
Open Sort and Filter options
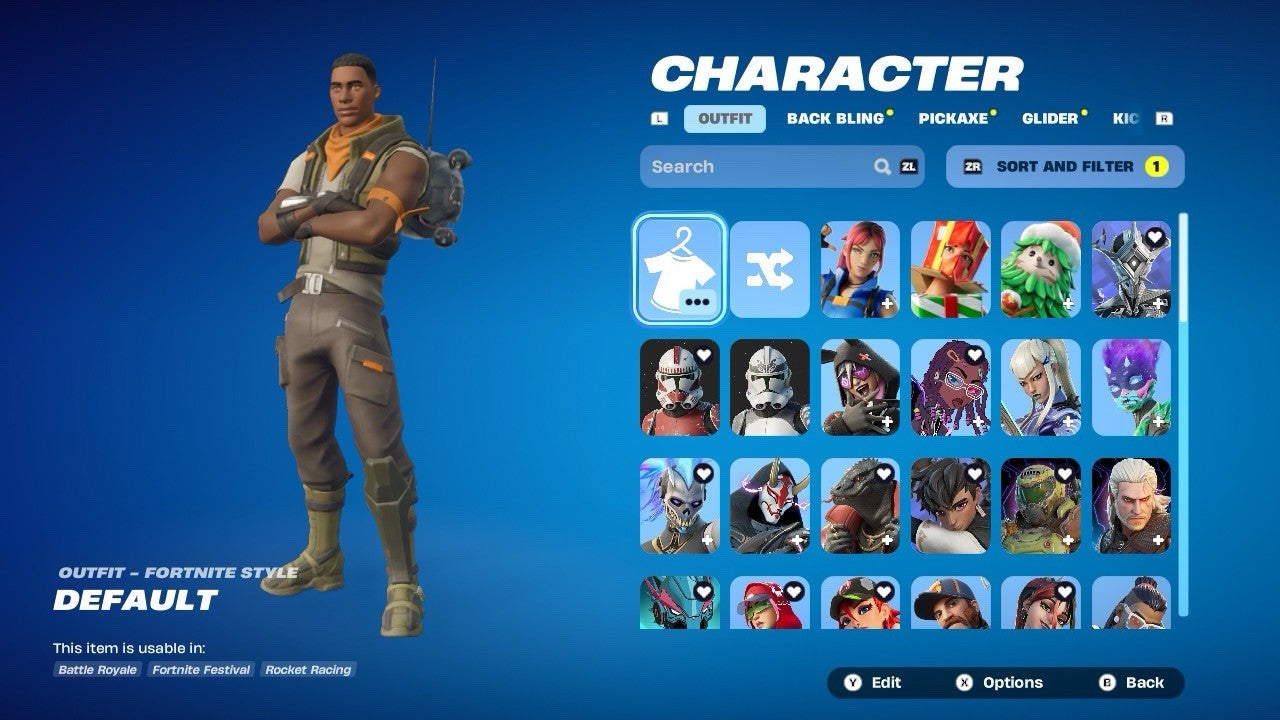coord(1065,167)
